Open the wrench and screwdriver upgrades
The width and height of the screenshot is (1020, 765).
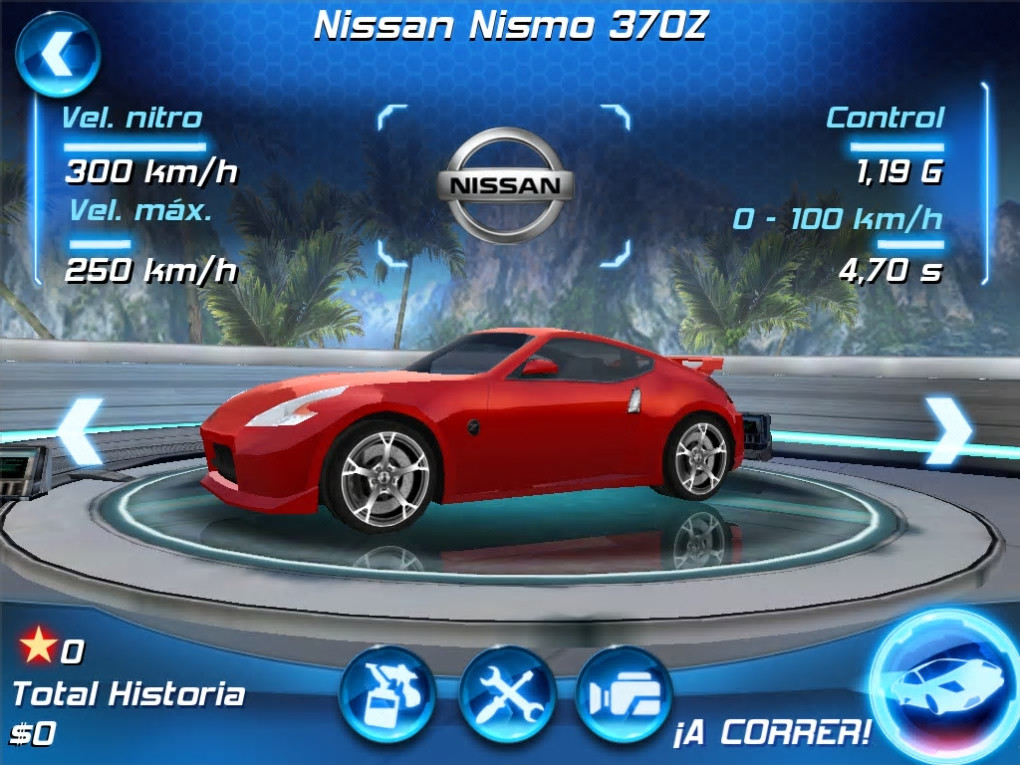507,693
